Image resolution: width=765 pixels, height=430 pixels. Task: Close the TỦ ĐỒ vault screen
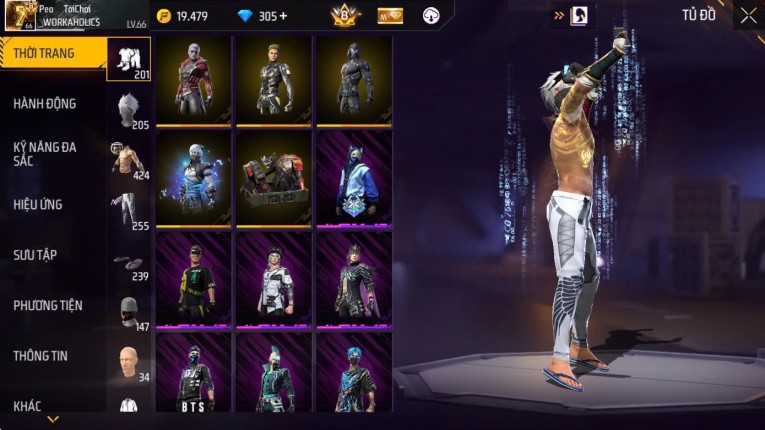[x=748, y=15]
